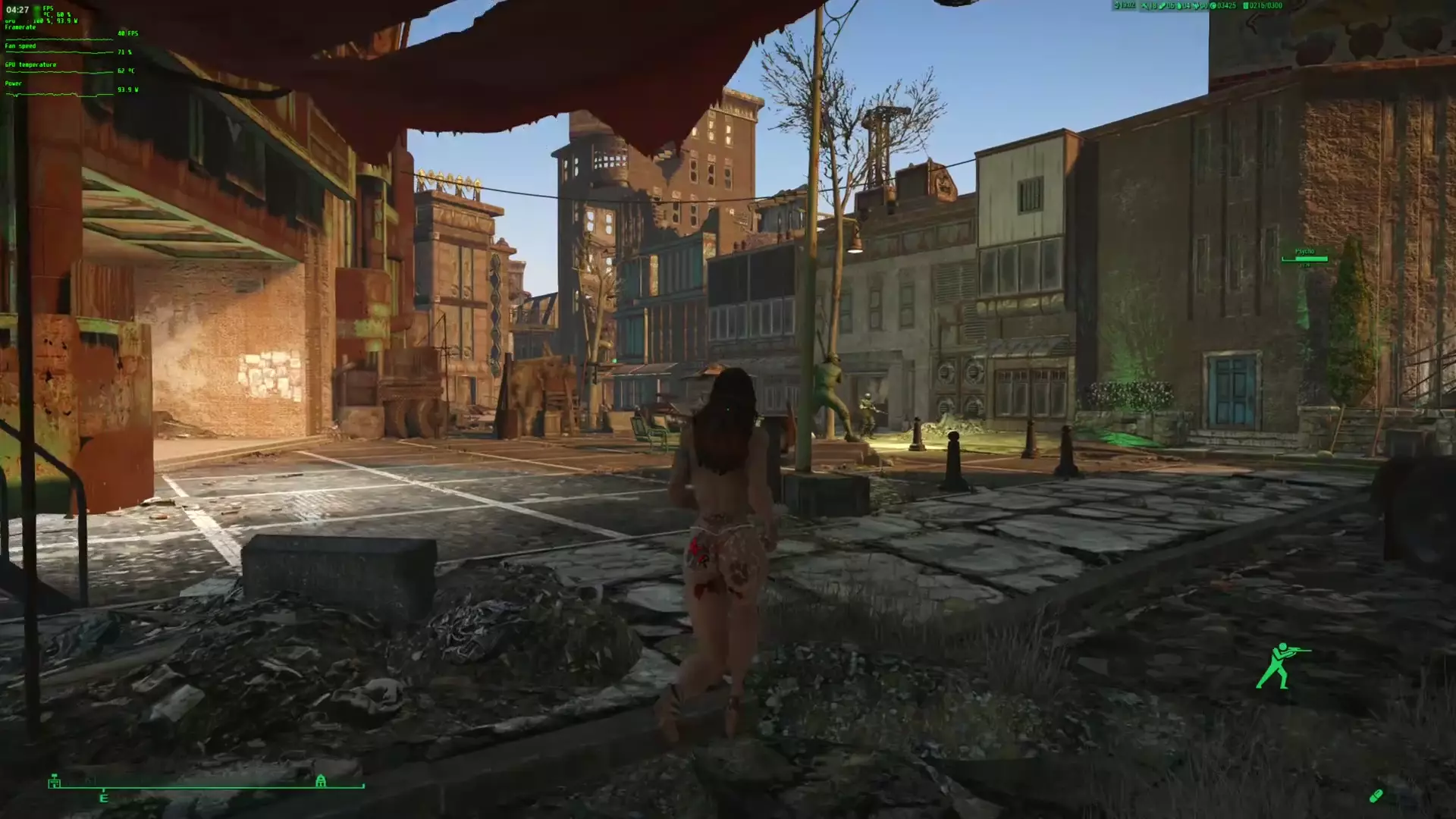
Task: Select the green pill chem icon
Action: 1376,795
